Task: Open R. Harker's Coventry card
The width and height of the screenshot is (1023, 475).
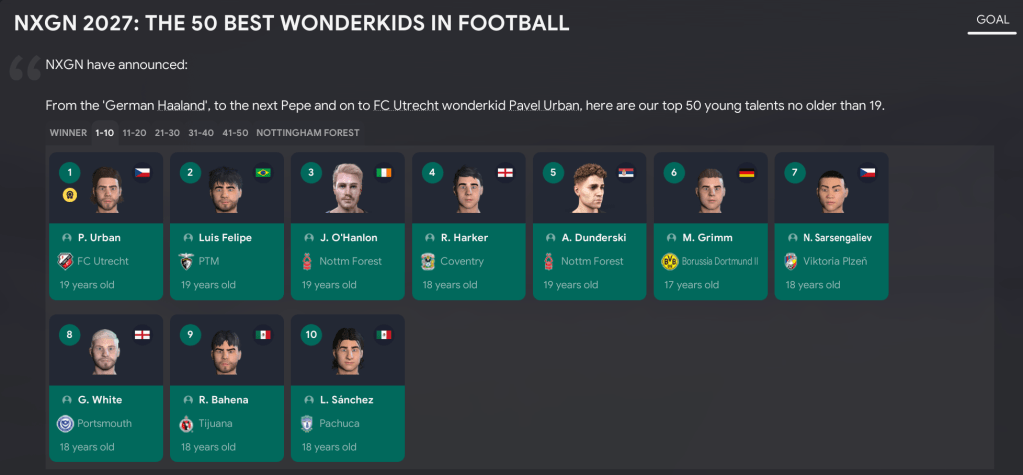Action: (469, 226)
